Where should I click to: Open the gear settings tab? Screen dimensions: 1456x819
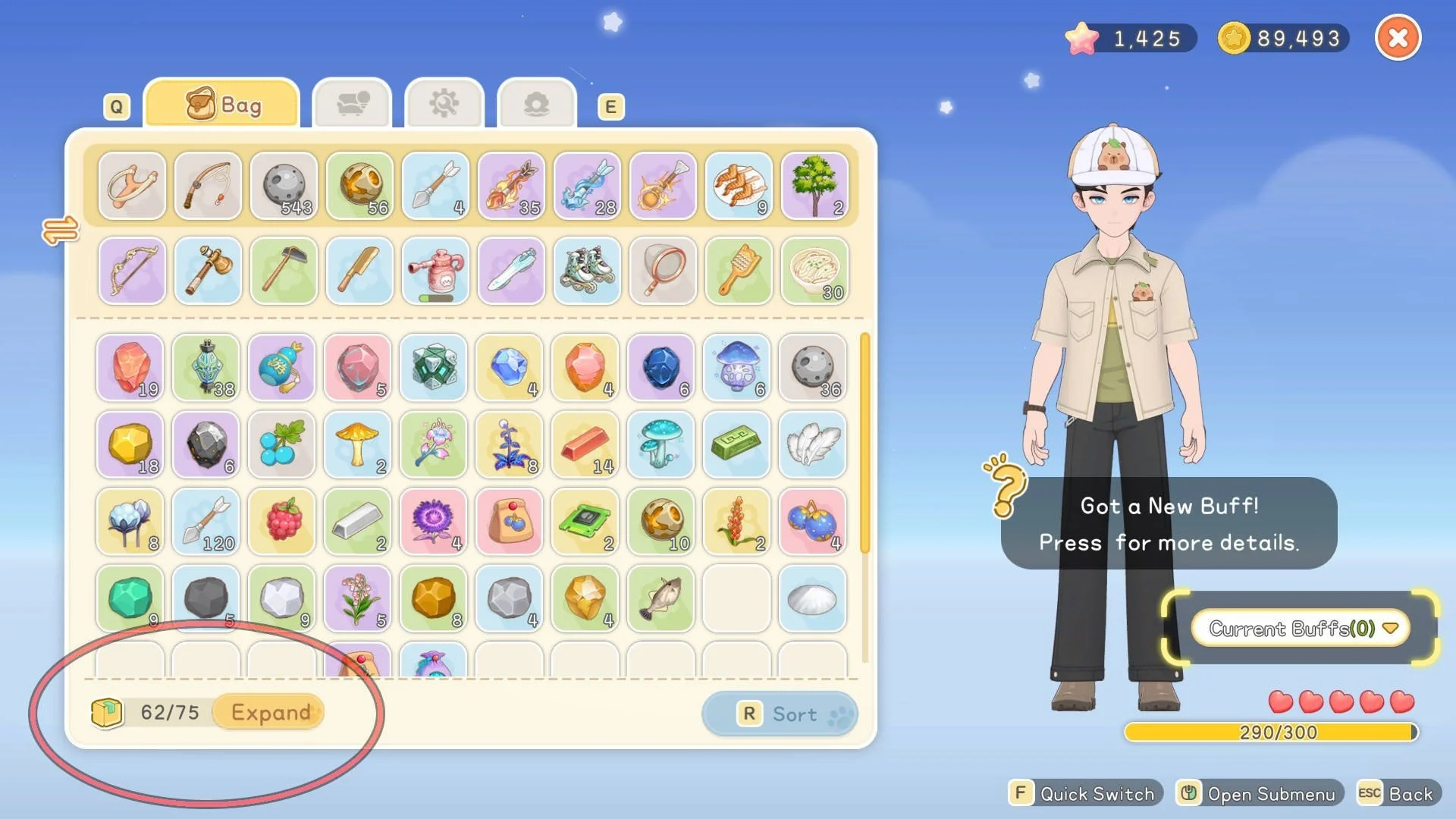tap(444, 105)
